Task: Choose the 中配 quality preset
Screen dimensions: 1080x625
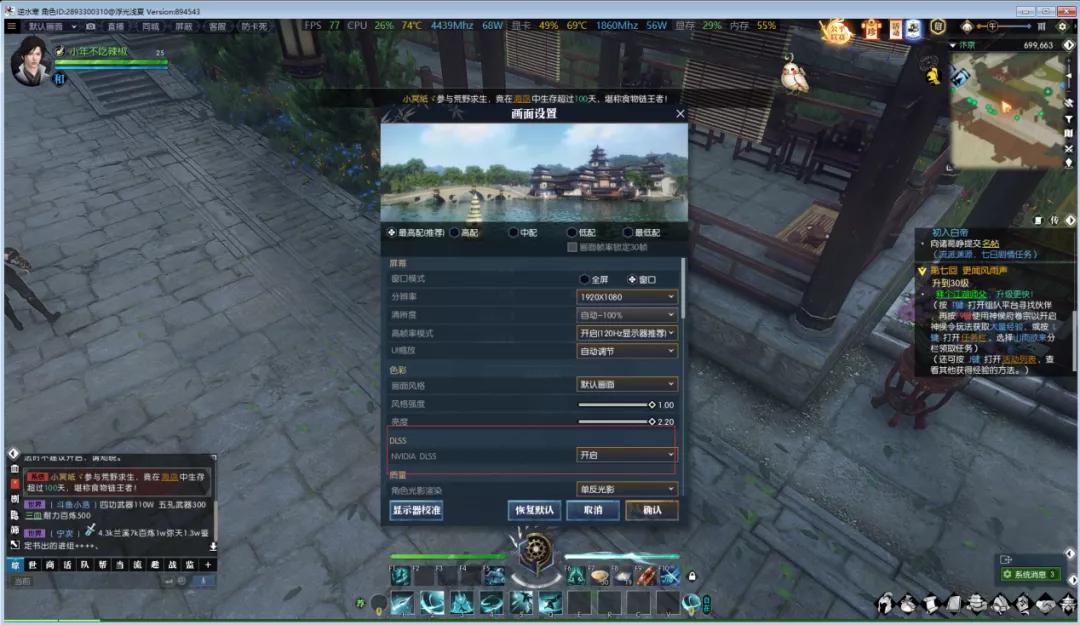Action: 513,232
